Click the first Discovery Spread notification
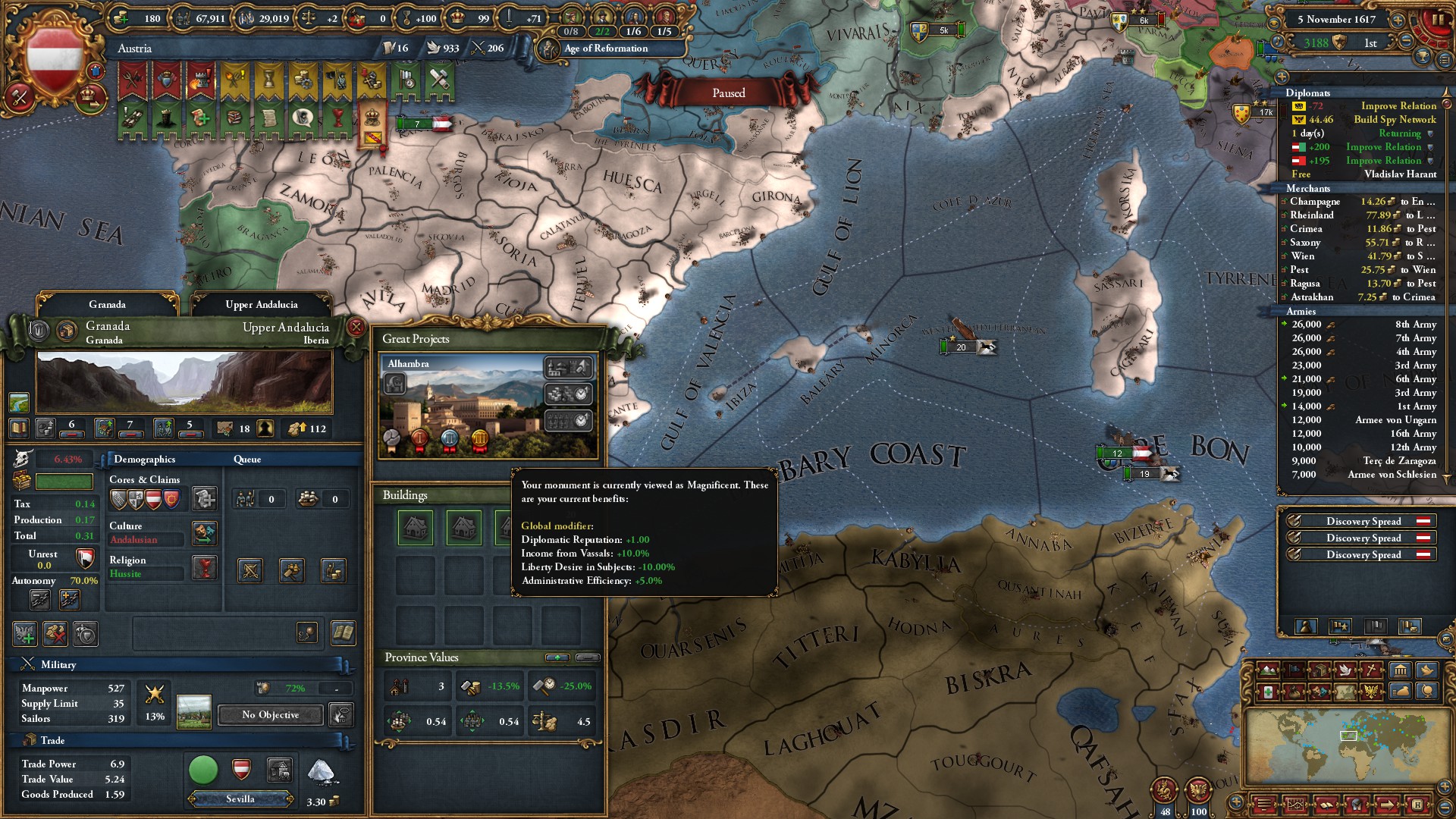The height and width of the screenshot is (819, 1456). click(1363, 522)
